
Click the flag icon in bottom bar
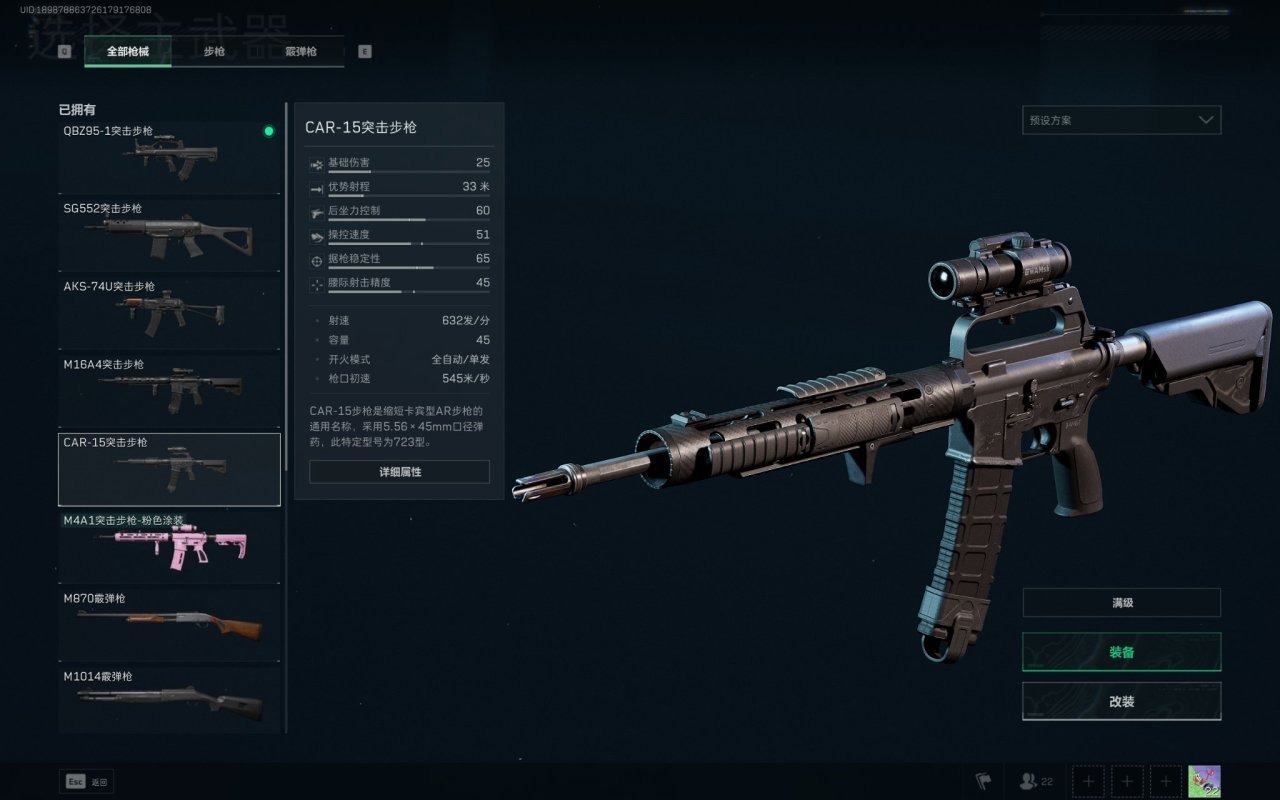point(983,781)
